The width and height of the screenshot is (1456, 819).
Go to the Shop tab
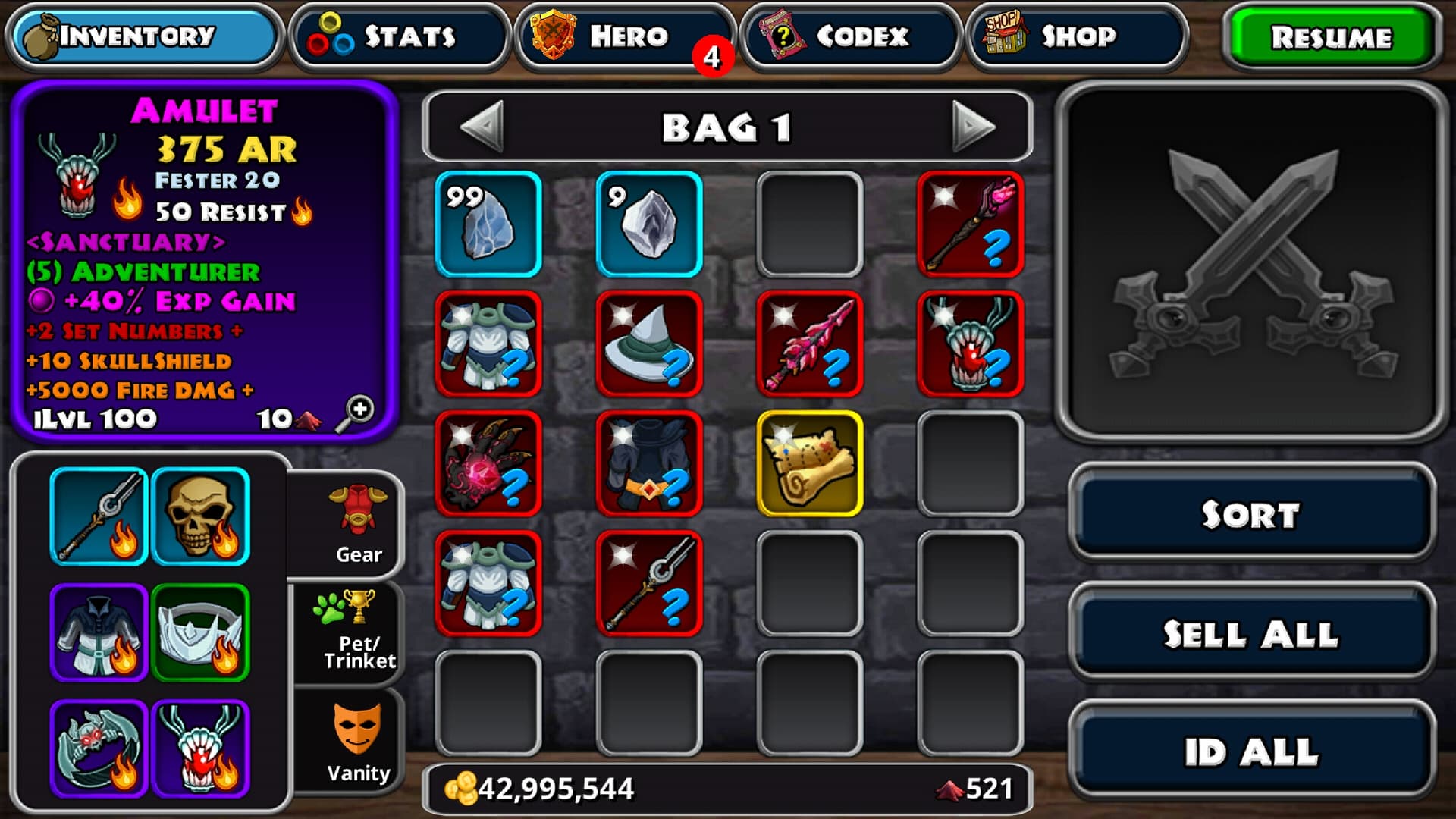coord(1075,36)
